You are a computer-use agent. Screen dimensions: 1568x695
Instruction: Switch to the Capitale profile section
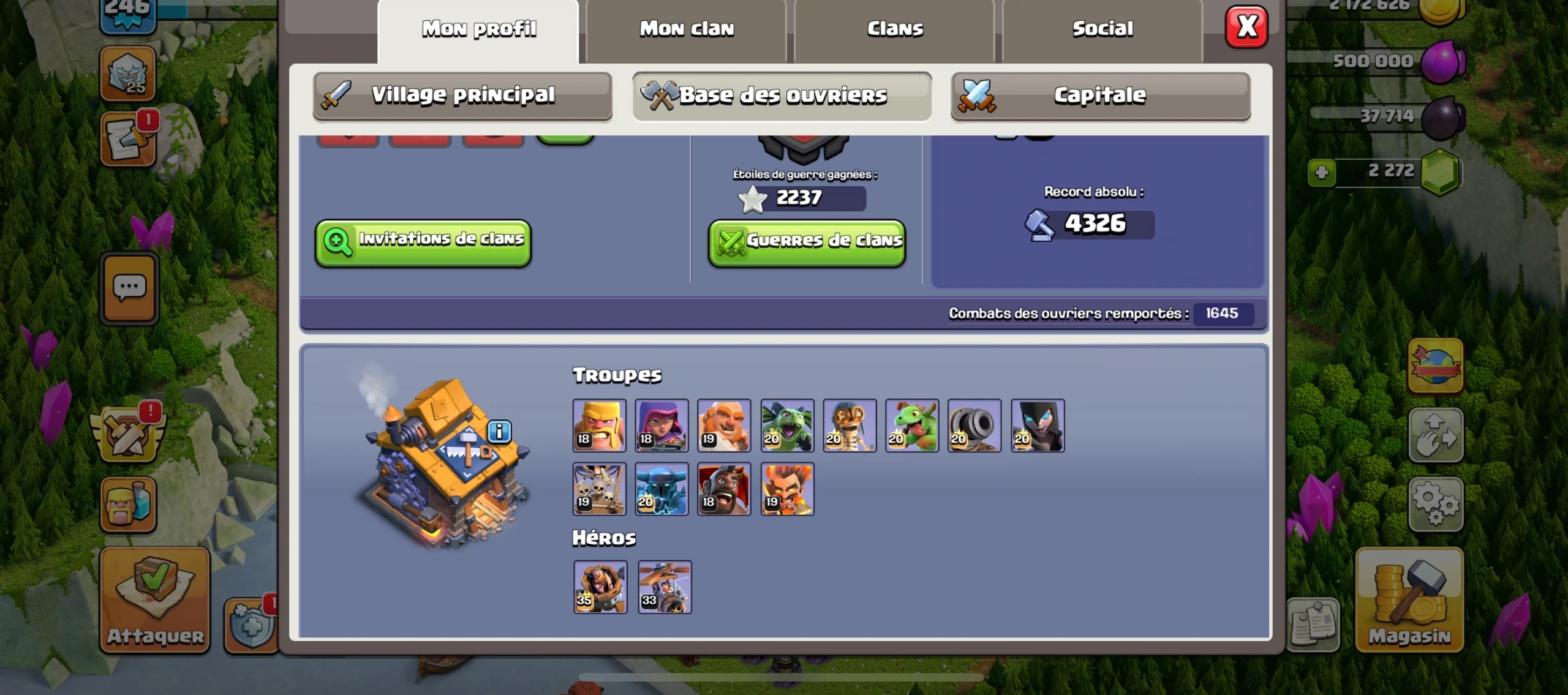pos(1100,96)
